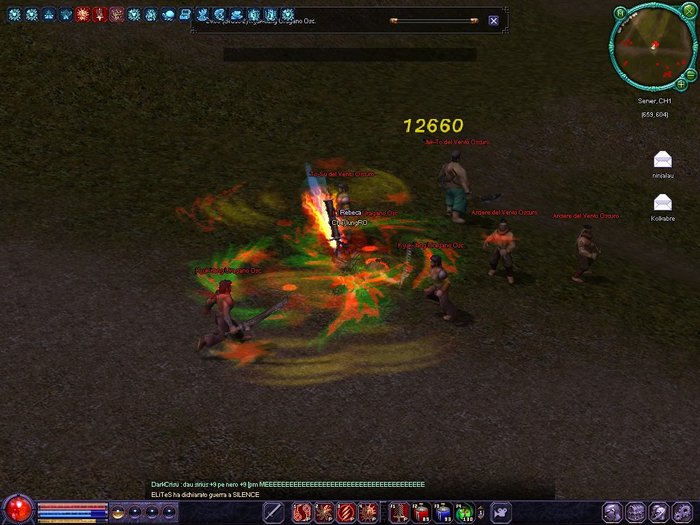Click the red sword buff icon
Image resolution: width=700 pixels, height=525 pixels.
[100, 15]
